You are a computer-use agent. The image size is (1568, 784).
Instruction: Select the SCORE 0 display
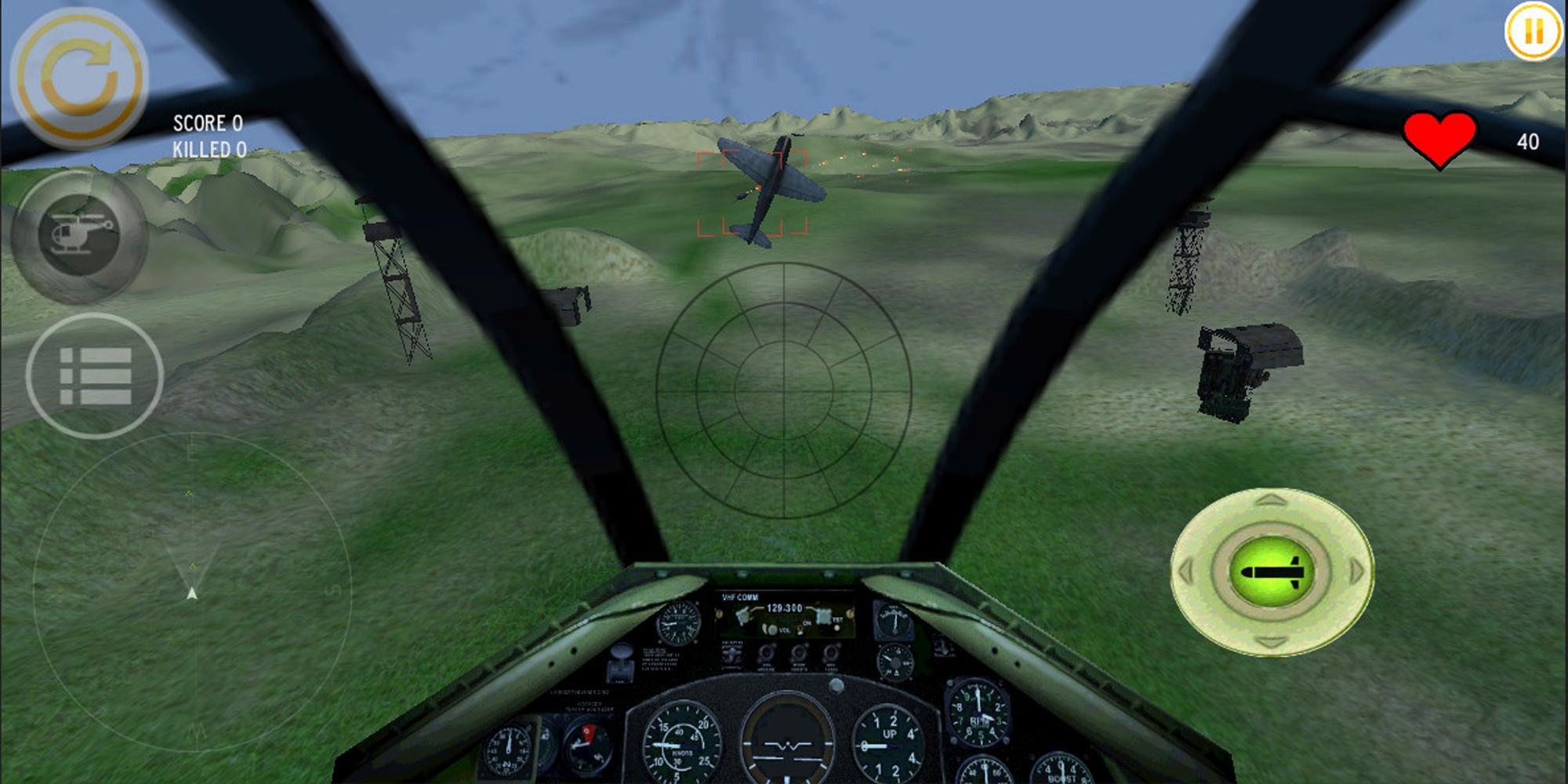point(209,123)
